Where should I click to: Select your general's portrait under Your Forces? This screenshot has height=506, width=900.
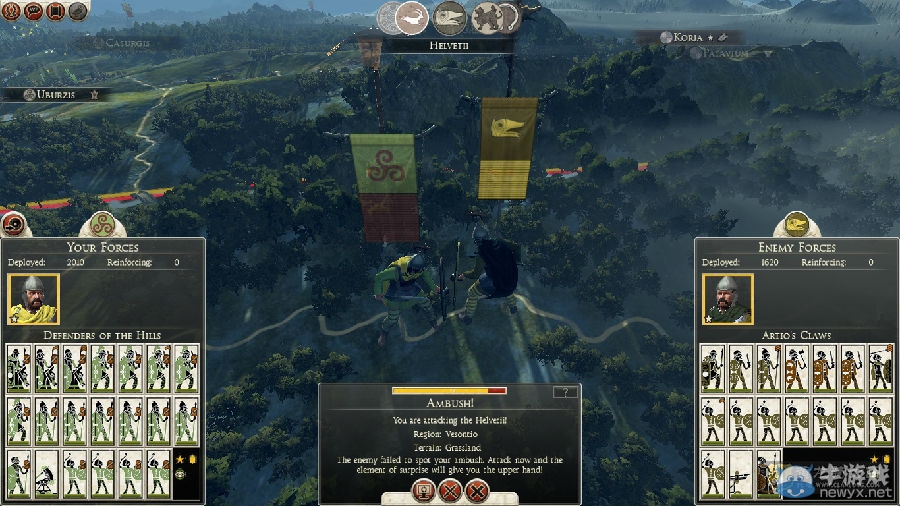coord(33,298)
